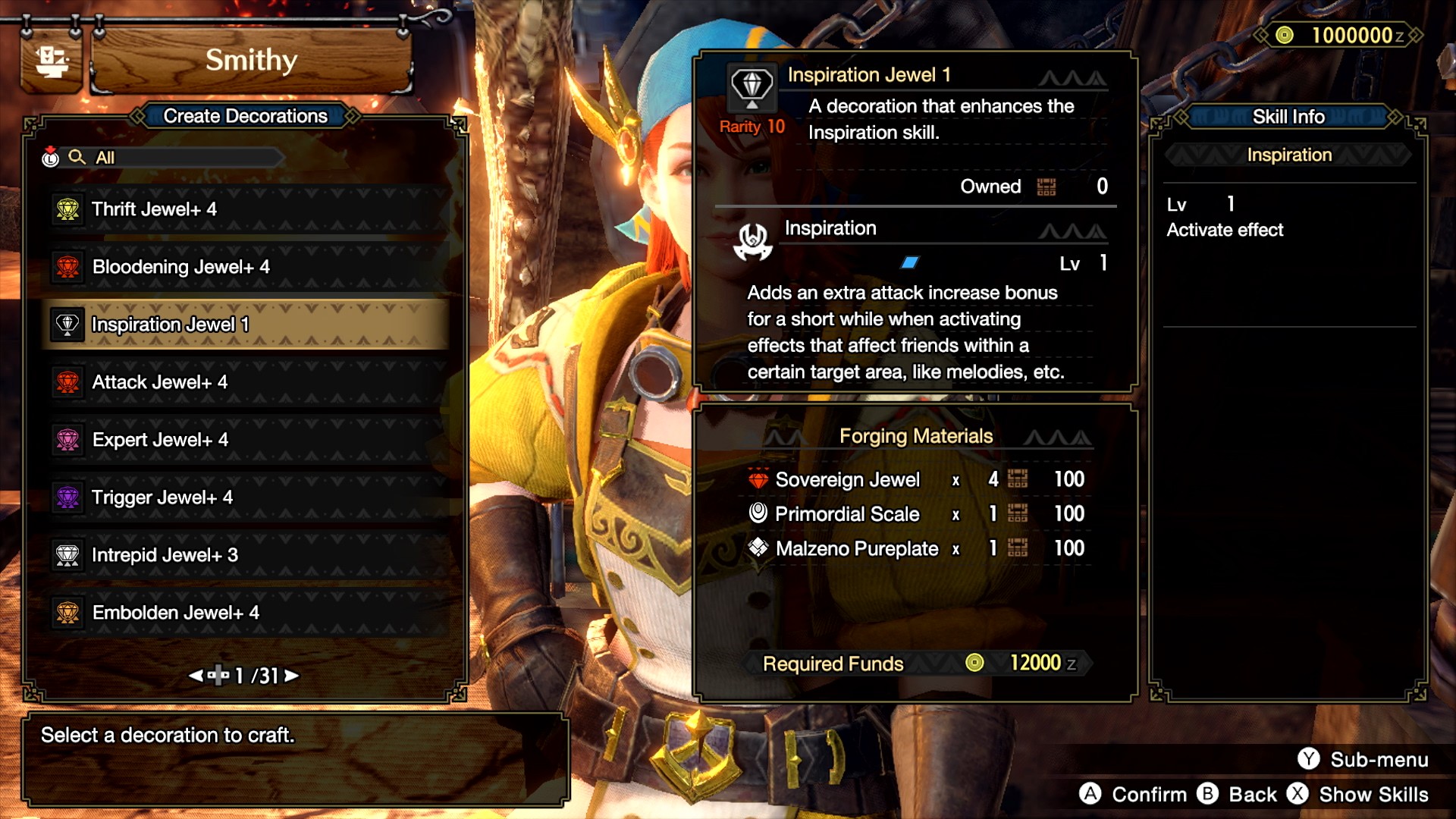Select Expert Jewel+ 4 decoration

tap(246, 440)
